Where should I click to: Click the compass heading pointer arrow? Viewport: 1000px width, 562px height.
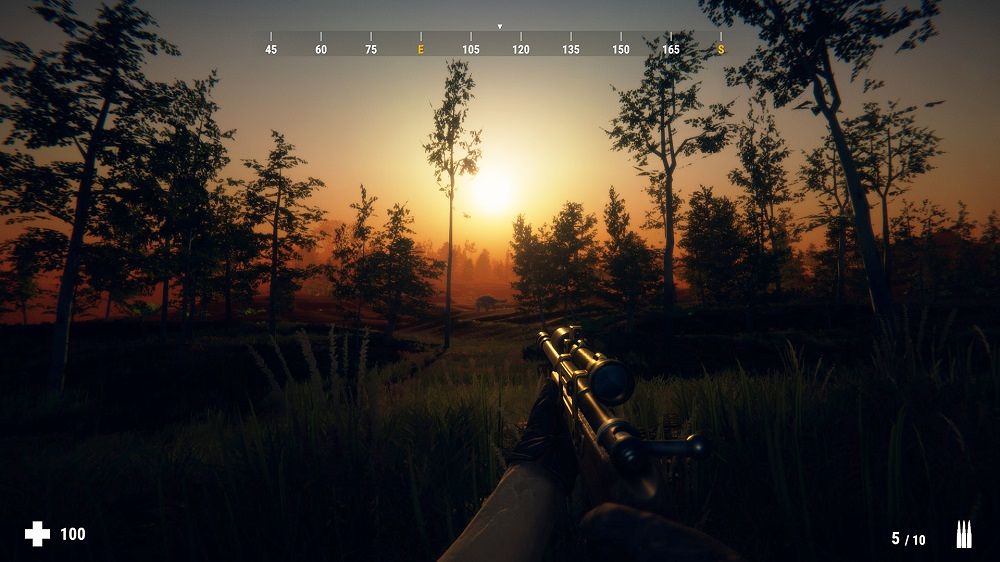tap(500, 27)
